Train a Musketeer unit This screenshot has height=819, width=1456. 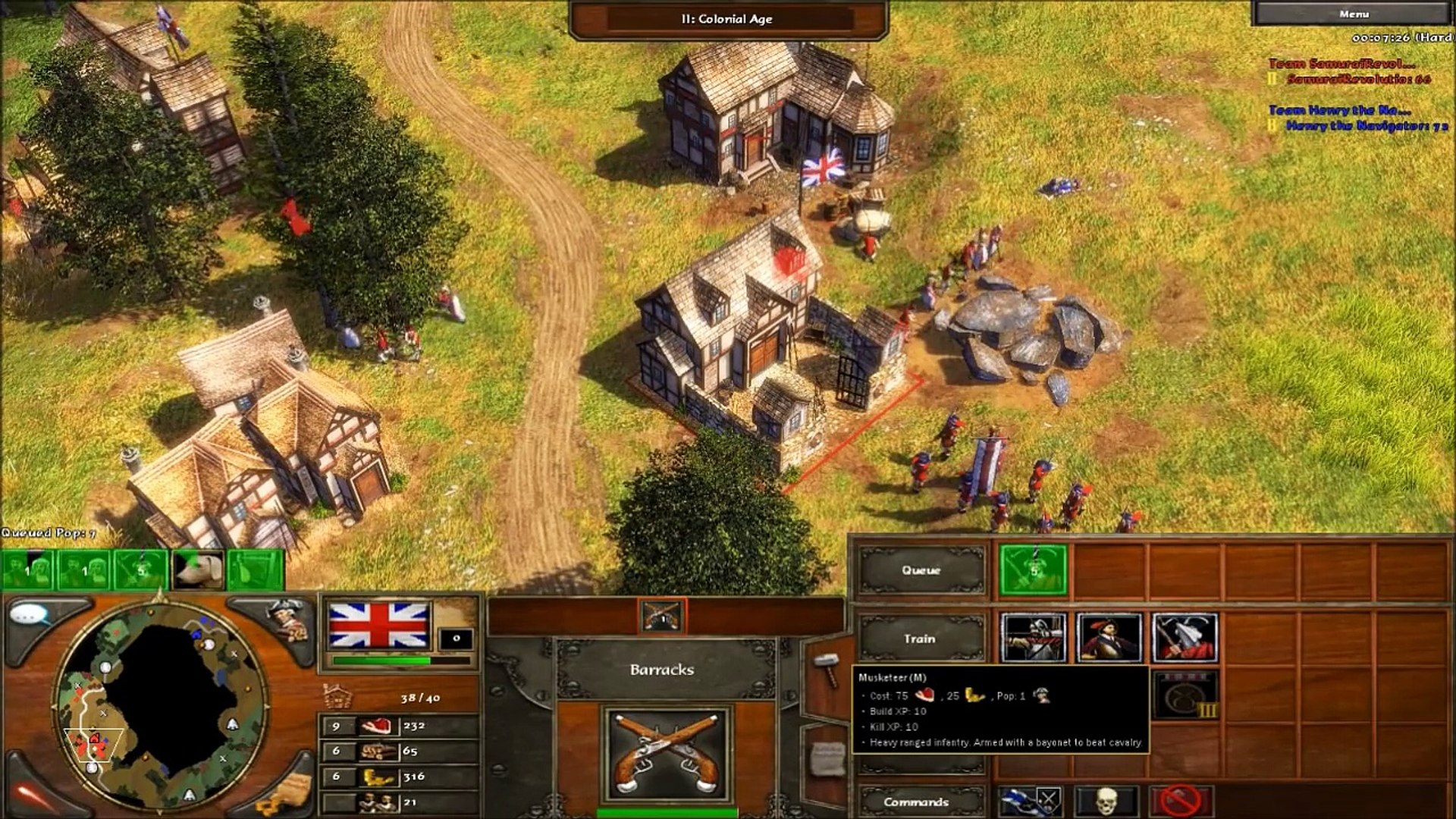click(x=1109, y=639)
